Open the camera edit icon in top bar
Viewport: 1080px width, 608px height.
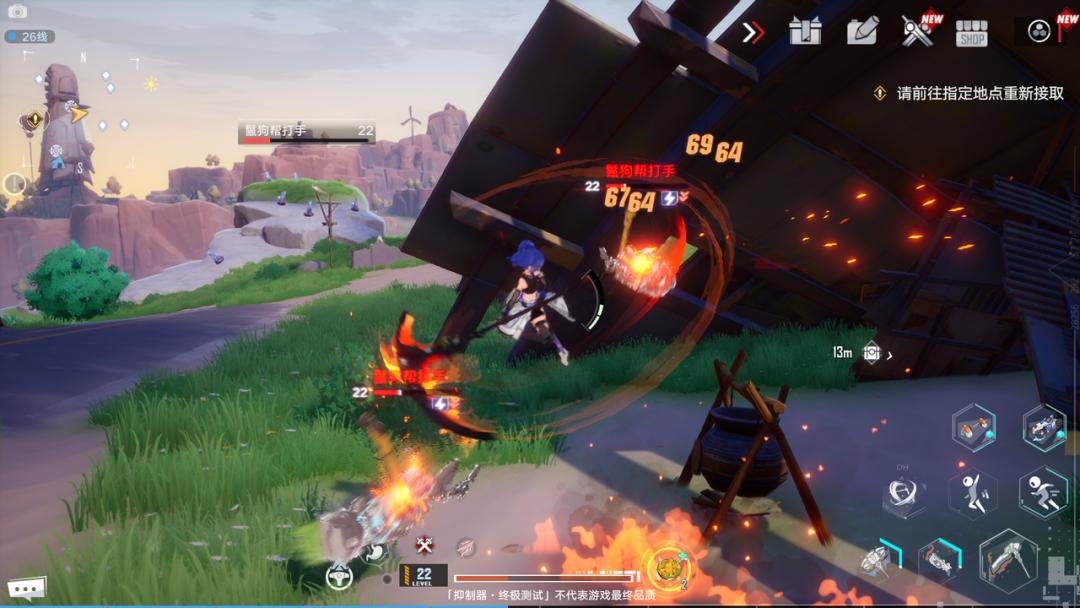coord(861,32)
